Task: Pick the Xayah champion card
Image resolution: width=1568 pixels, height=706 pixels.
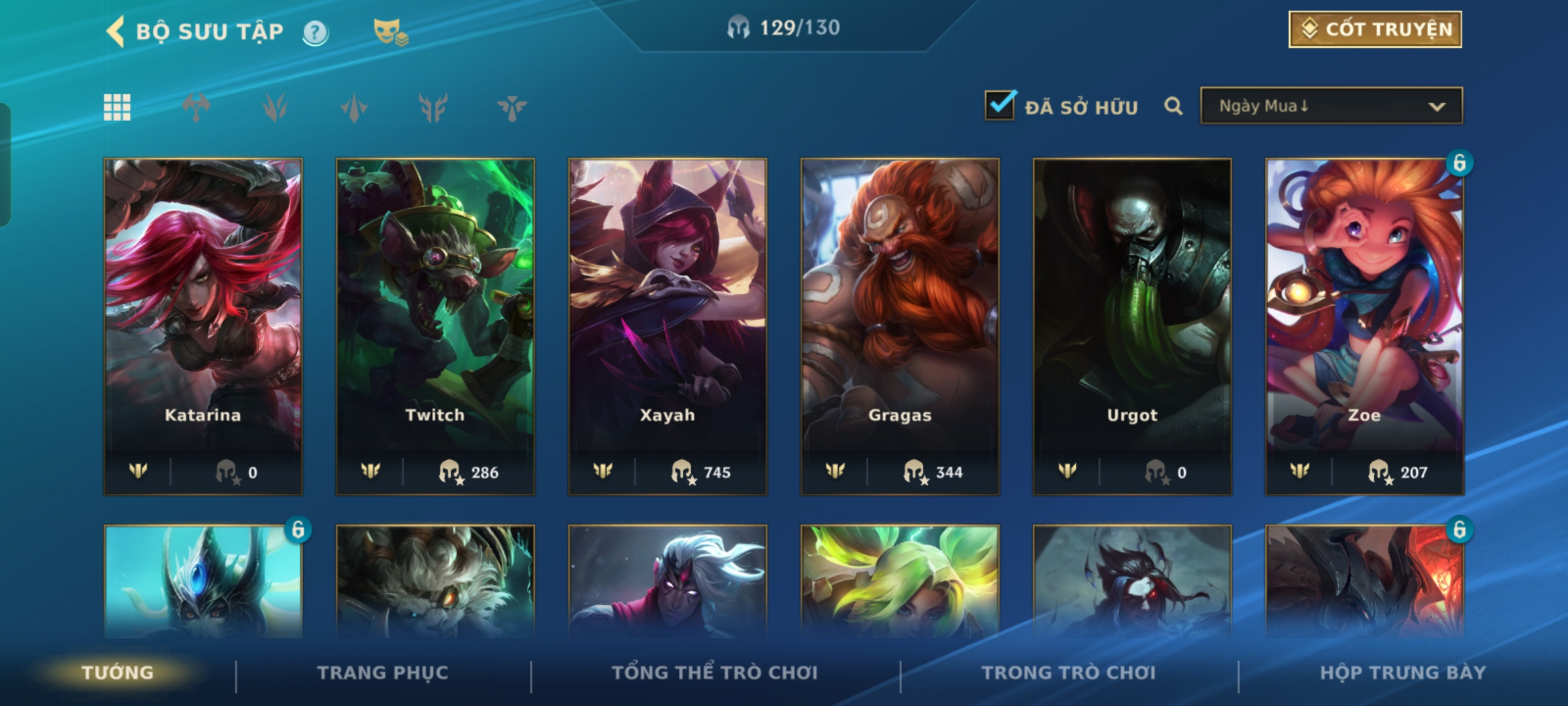Action: (667, 326)
